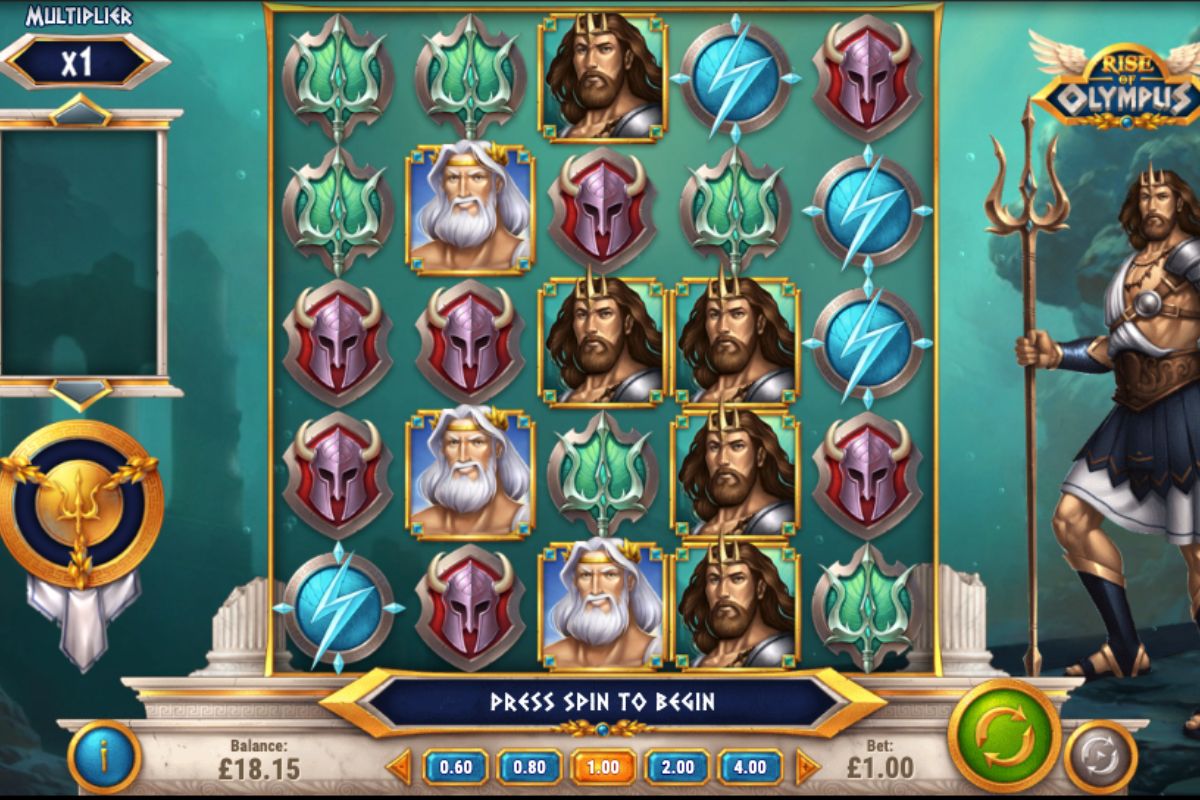Click the right arrow to raise bet

point(806,767)
